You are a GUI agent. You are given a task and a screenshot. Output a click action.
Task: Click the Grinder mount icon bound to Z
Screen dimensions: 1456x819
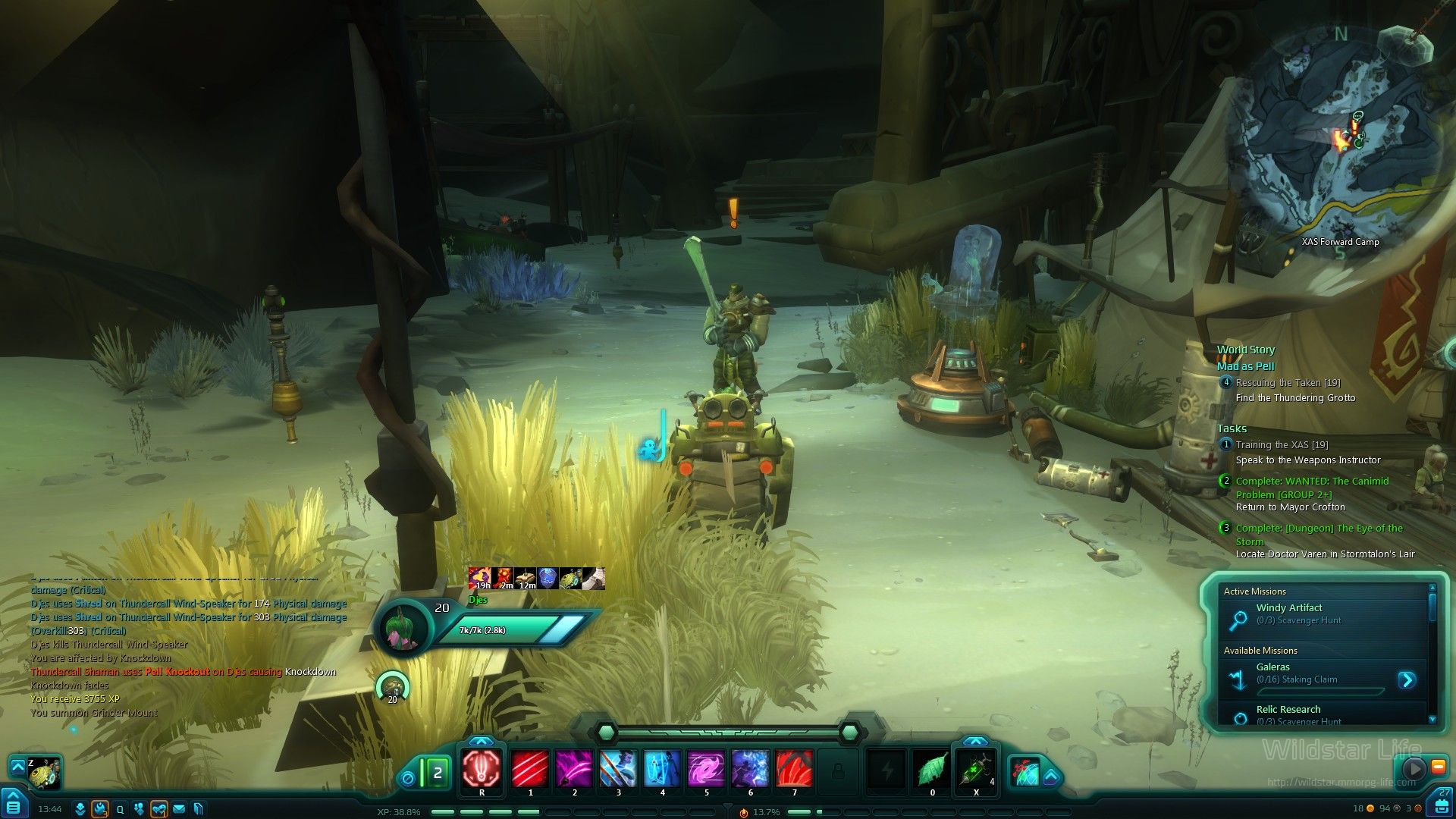[44, 772]
